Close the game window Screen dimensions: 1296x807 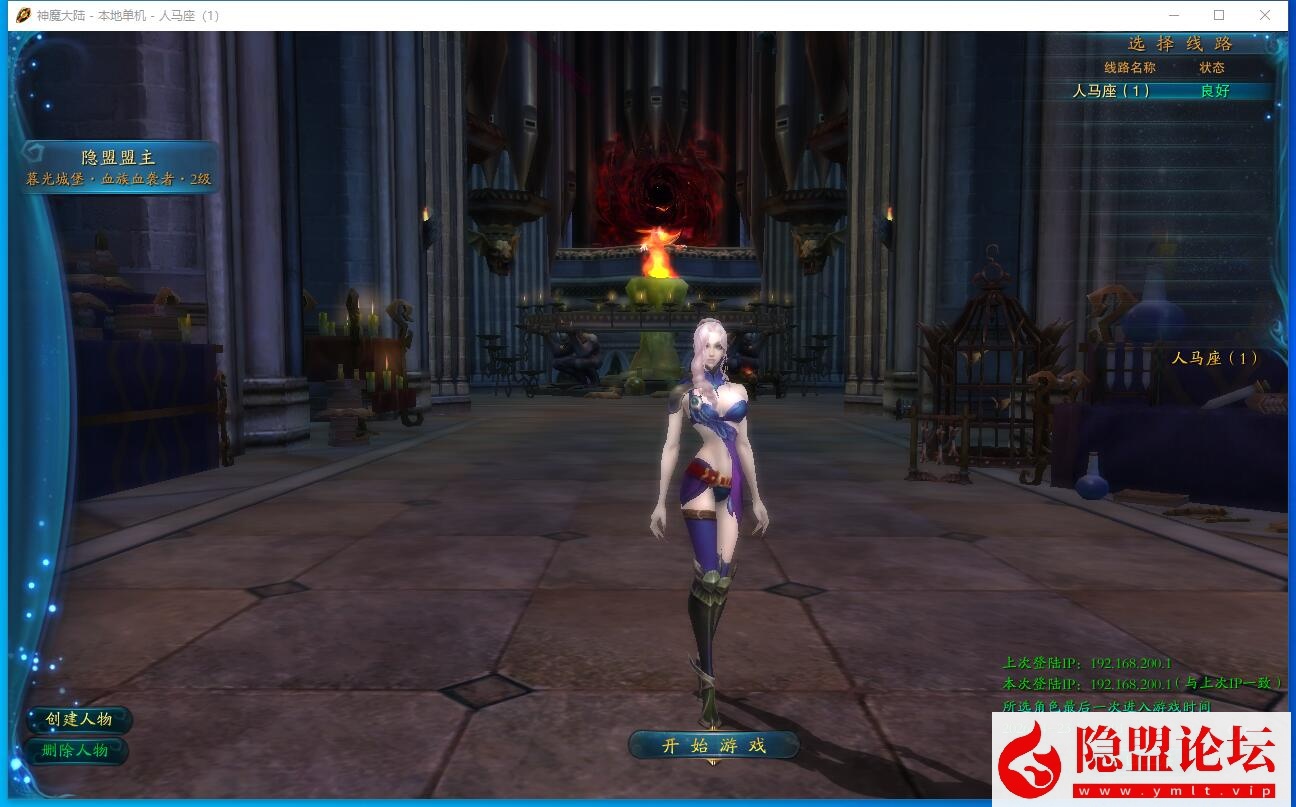point(1265,15)
